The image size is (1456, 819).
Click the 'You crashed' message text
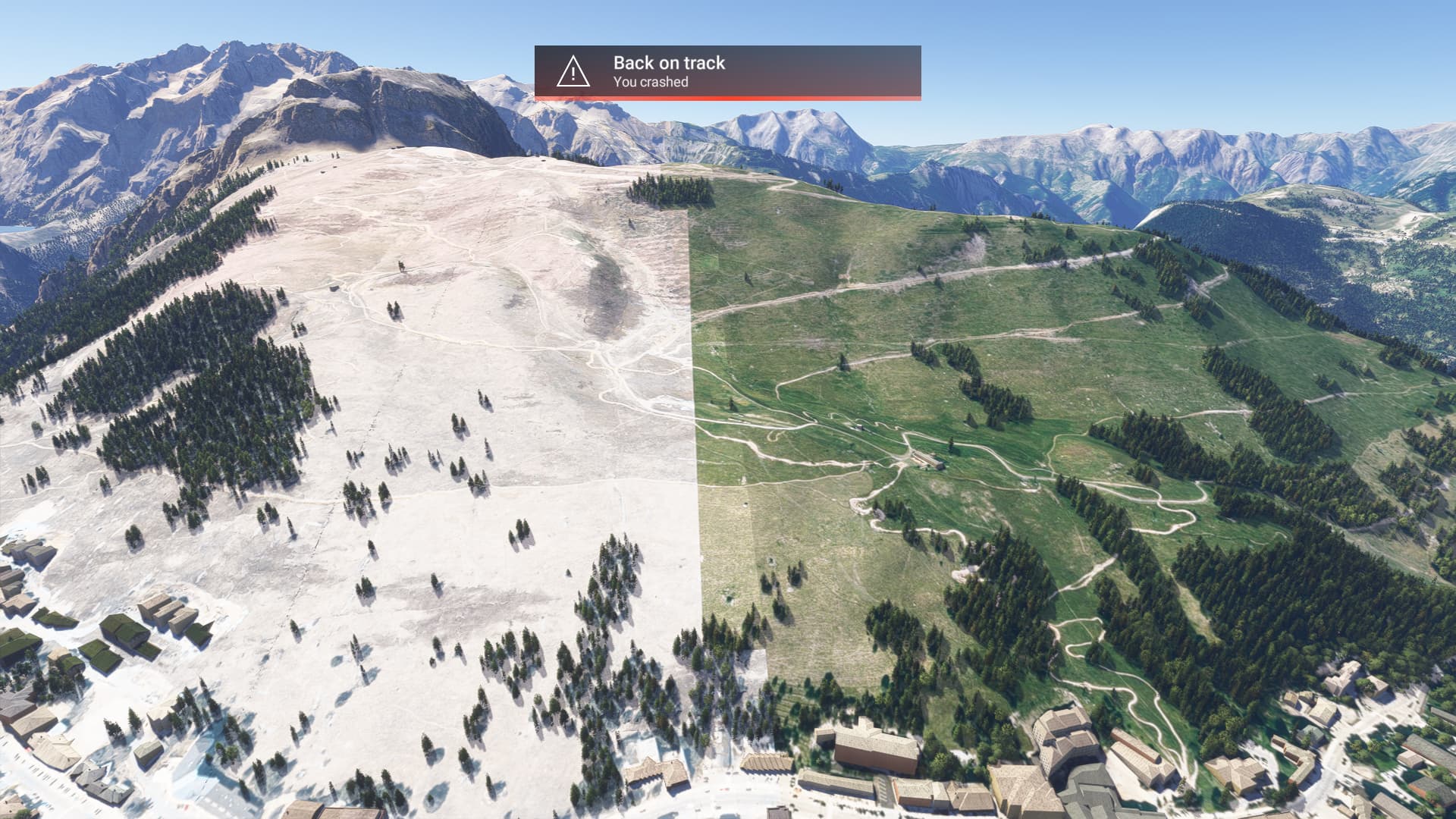click(x=648, y=86)
